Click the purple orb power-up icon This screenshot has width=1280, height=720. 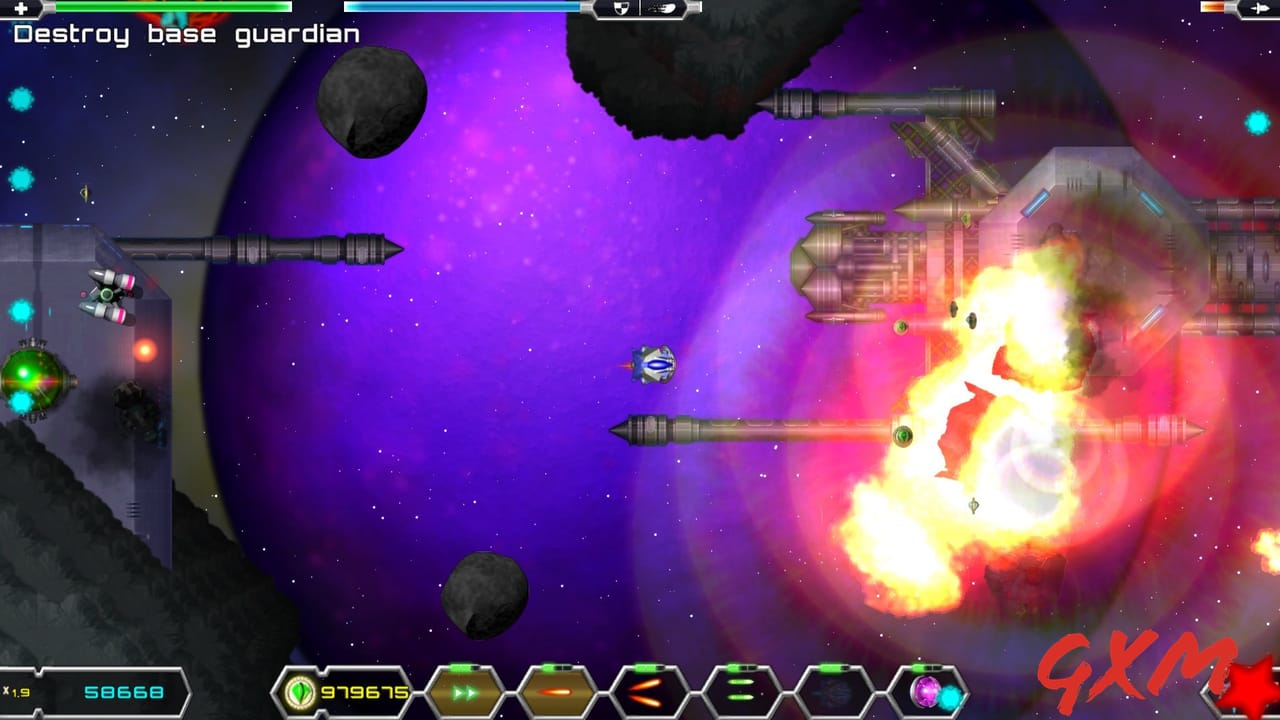(925, 692)
